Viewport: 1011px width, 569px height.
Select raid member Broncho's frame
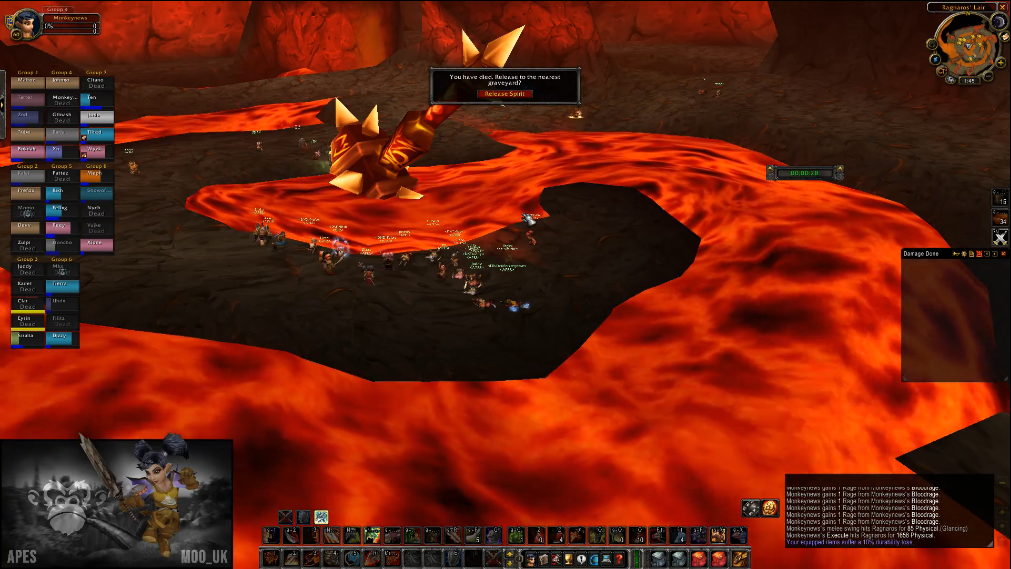[x=61, y=244]
